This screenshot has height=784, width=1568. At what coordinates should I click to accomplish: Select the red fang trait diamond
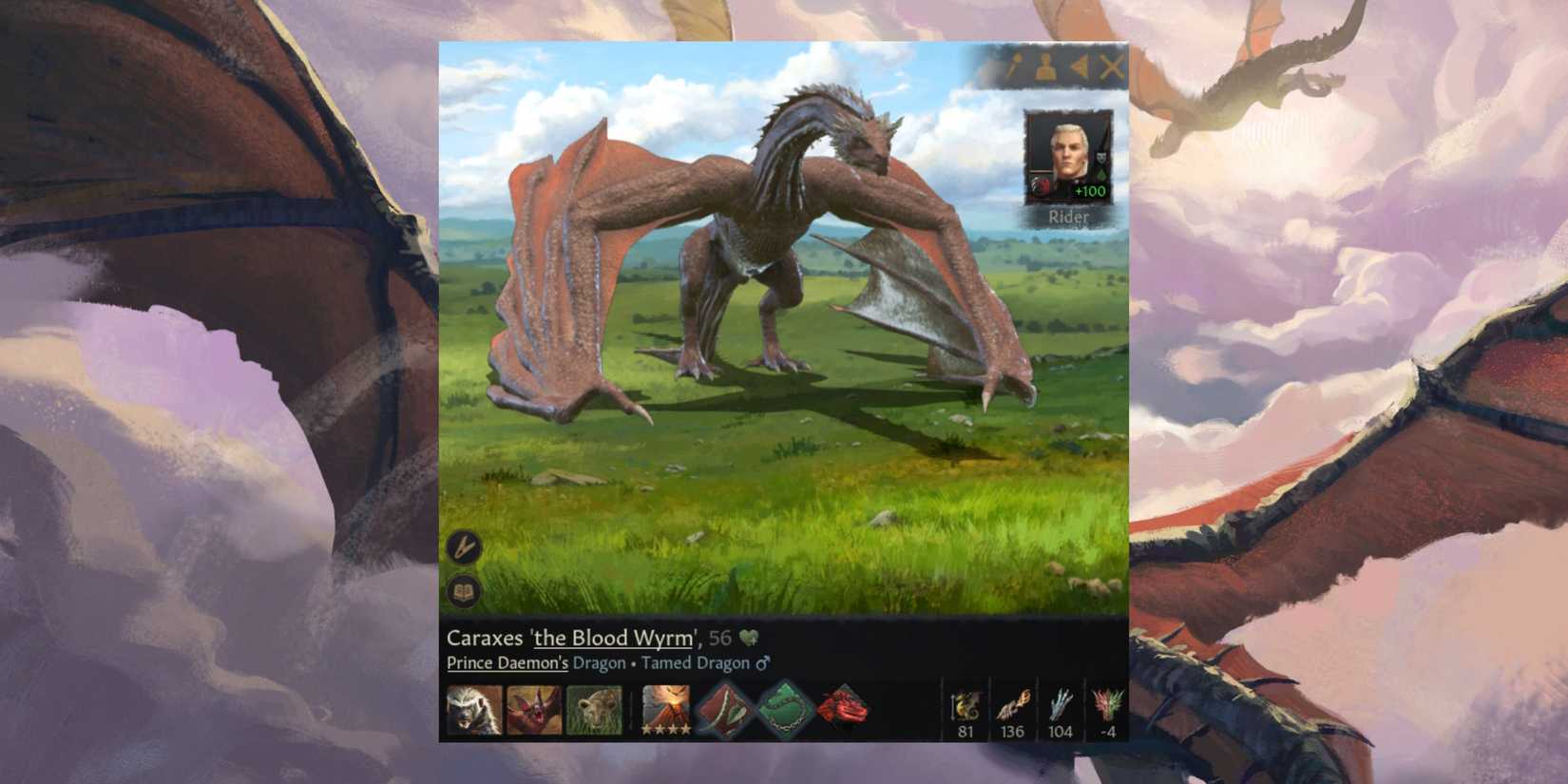(722, 711)
